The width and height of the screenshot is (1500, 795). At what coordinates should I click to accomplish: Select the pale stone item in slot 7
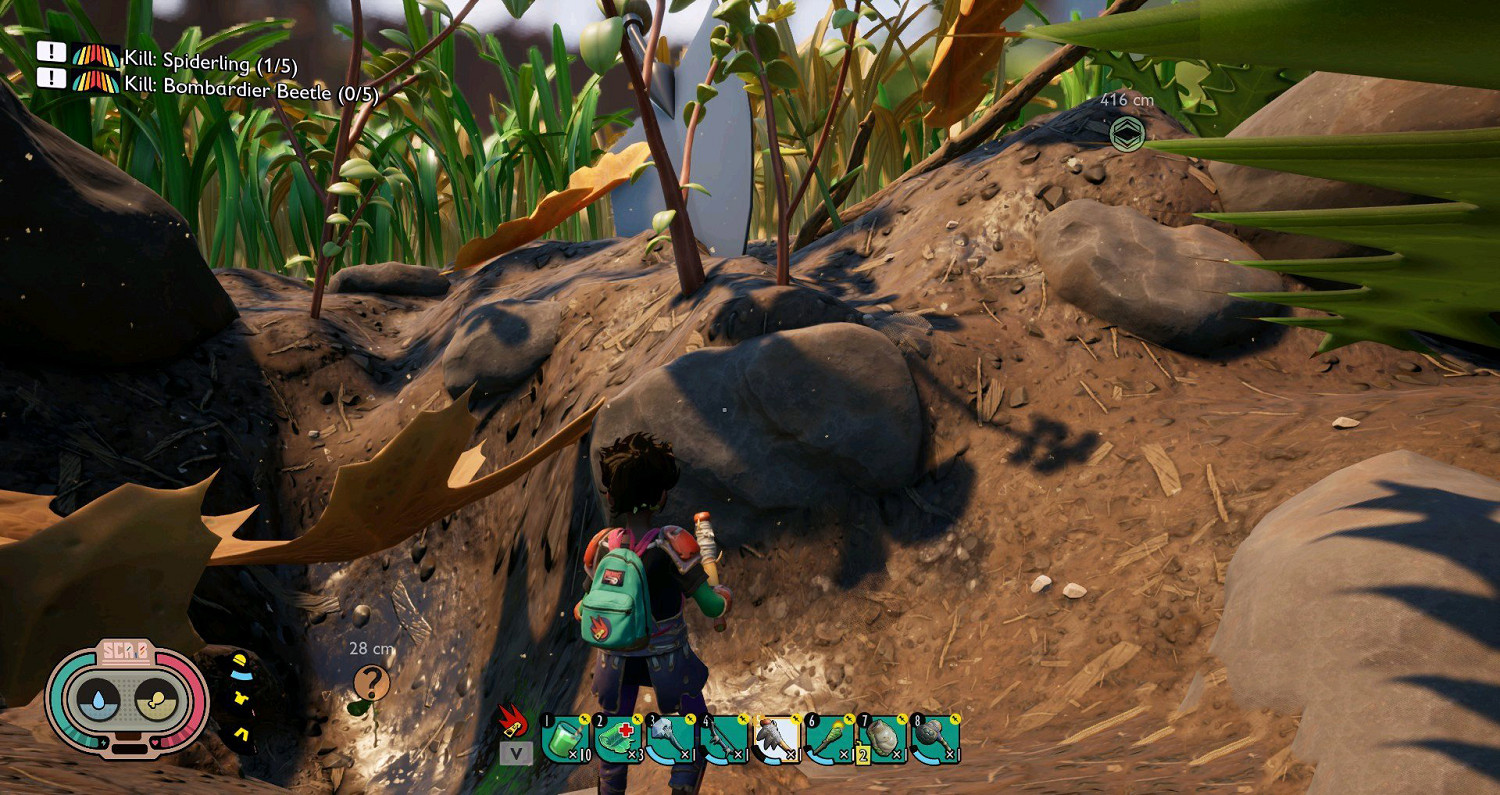tap(882, 740)
